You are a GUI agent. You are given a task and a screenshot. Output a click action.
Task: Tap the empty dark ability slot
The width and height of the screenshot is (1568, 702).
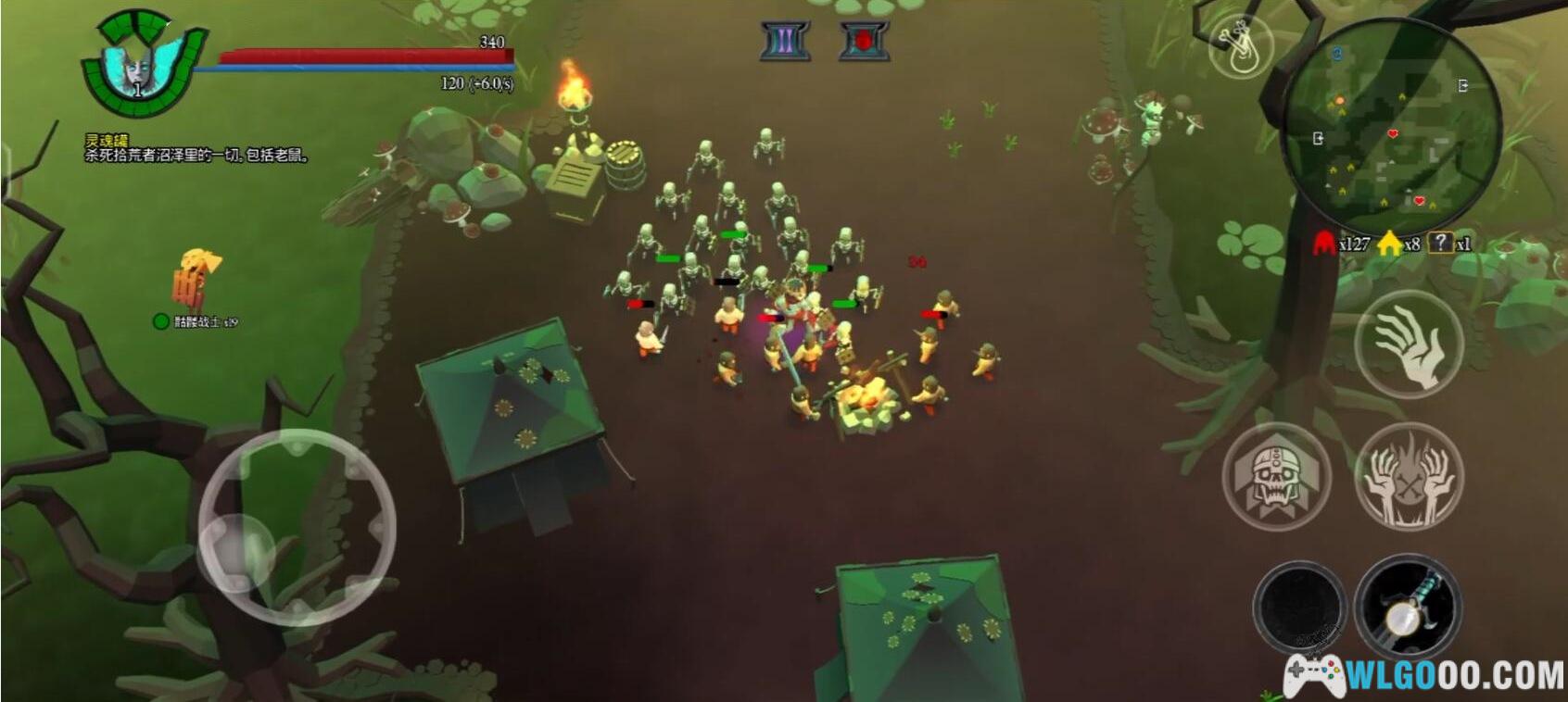coord(1299,608)
